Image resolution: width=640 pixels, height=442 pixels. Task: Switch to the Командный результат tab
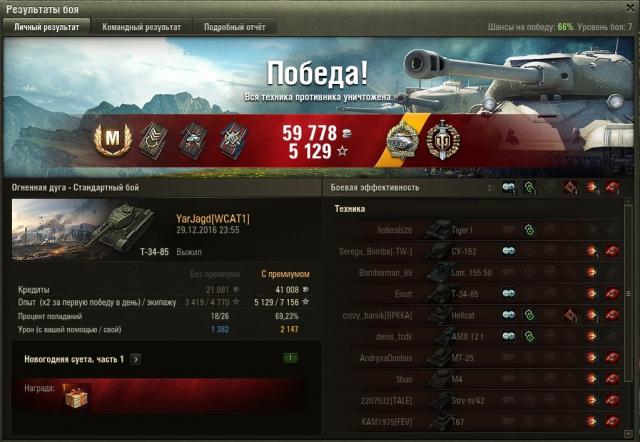click(x=142, y=27)
